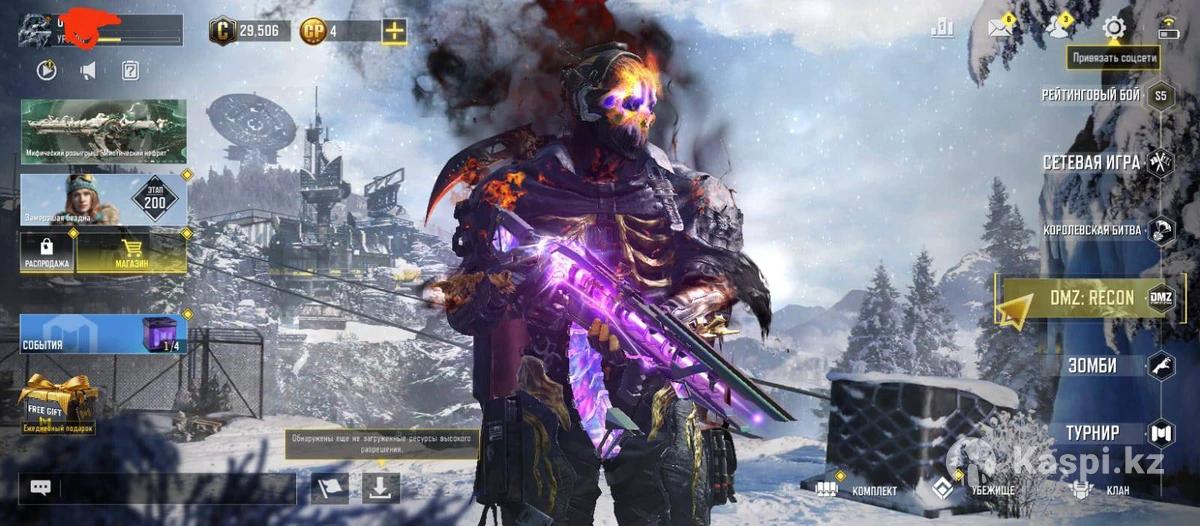Viewport: 1200px width, 526px height.
Task: Open the chat box
Action: [157, 488]
